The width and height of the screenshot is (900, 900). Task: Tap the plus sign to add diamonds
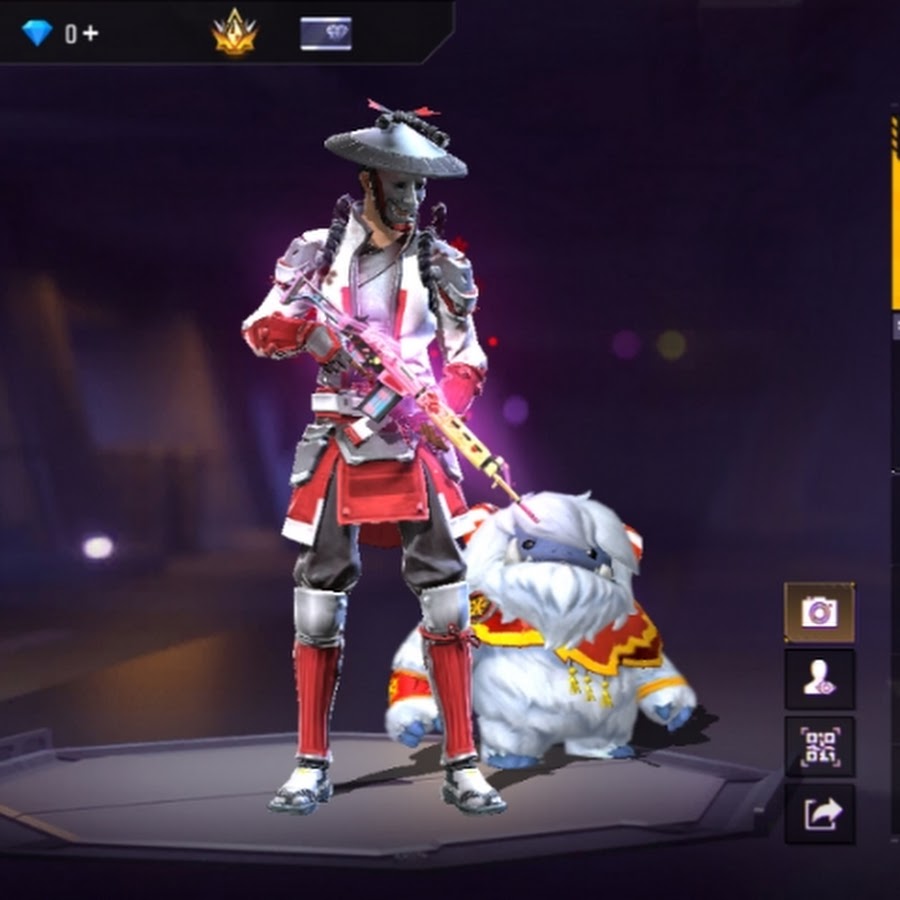tap(91, 33)
